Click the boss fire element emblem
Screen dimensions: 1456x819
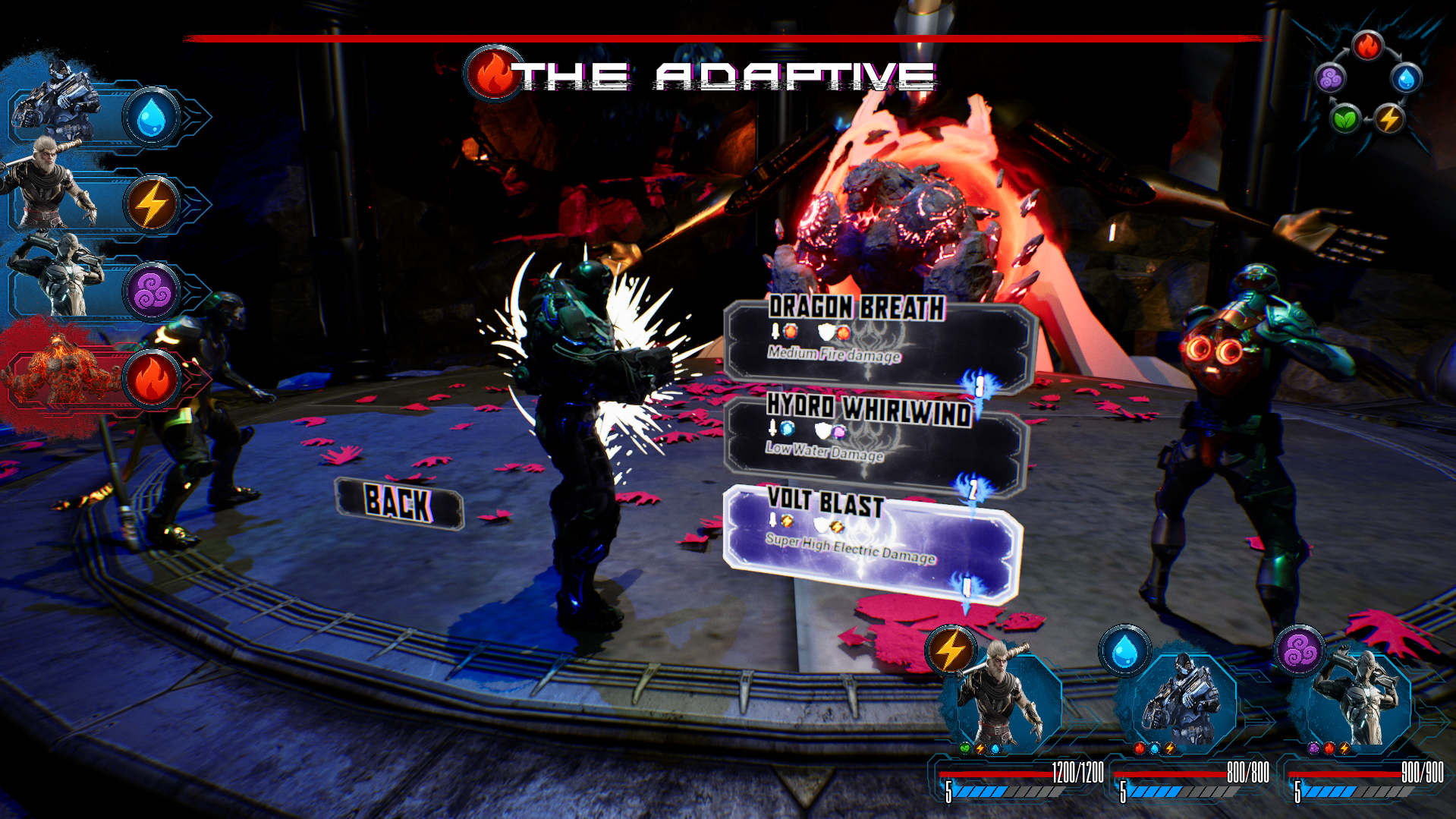tap(493, 74)
